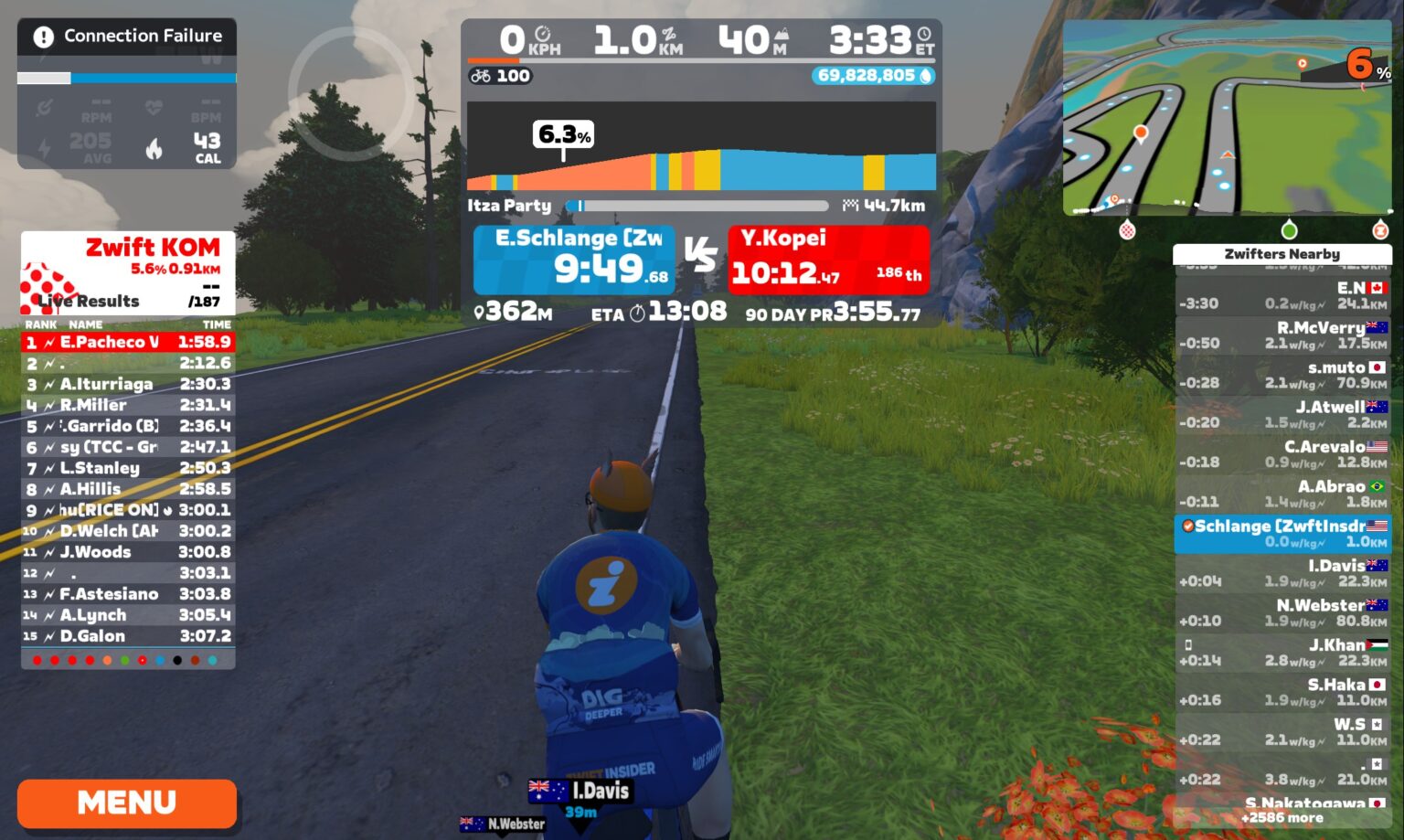This screenshot has height=840, width=1404.
Task: Click your orange position marker on the minimap
Action: (x=1141, y=132)
